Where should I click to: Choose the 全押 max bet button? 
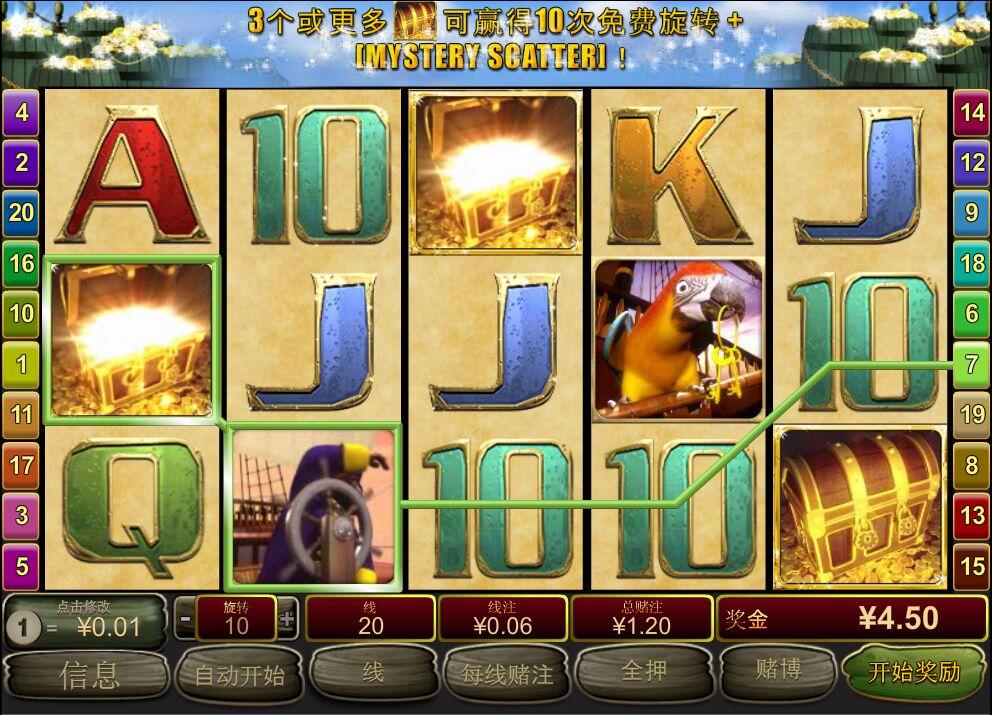click(644, 671)
